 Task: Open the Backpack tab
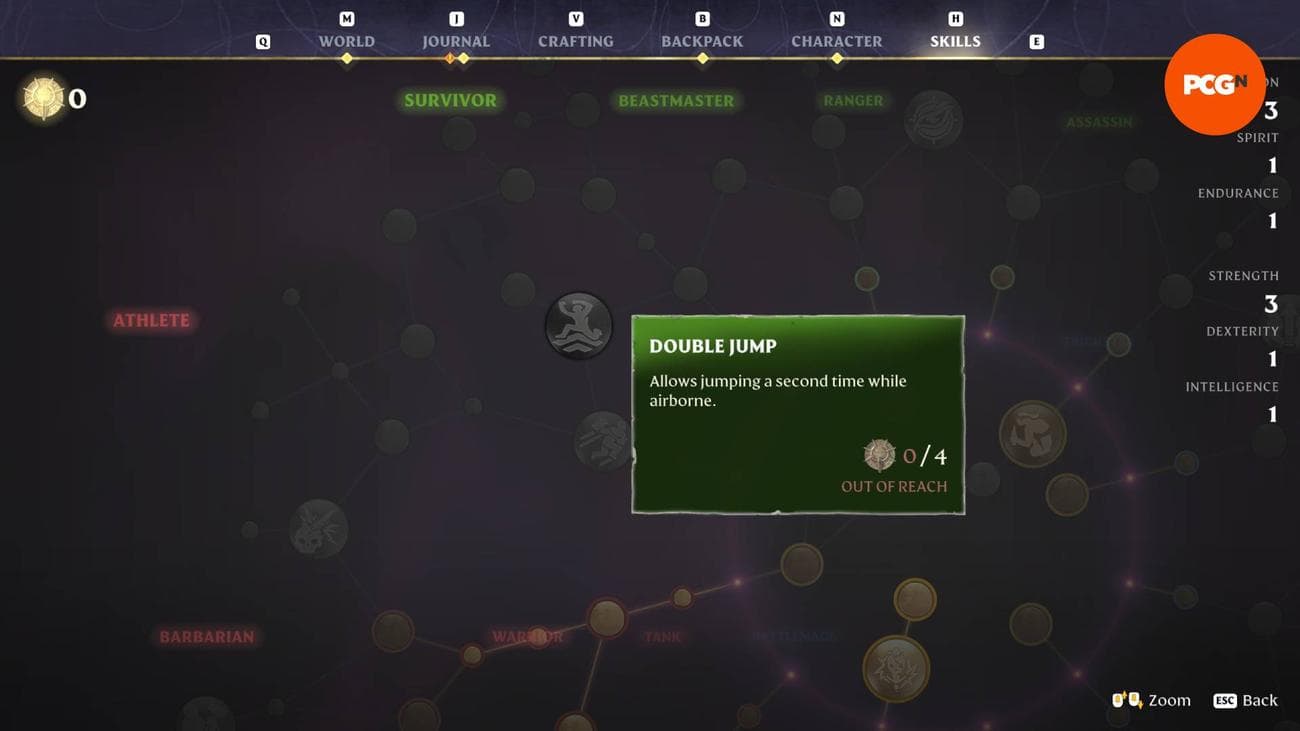point(701,41)
